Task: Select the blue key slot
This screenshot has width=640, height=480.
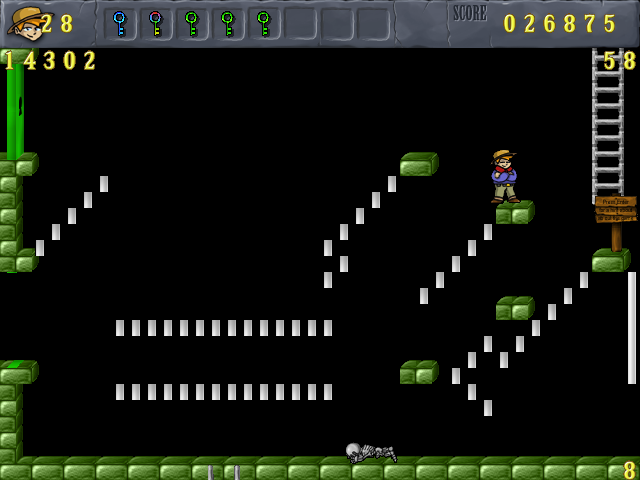Action: (x=120, y=23)
